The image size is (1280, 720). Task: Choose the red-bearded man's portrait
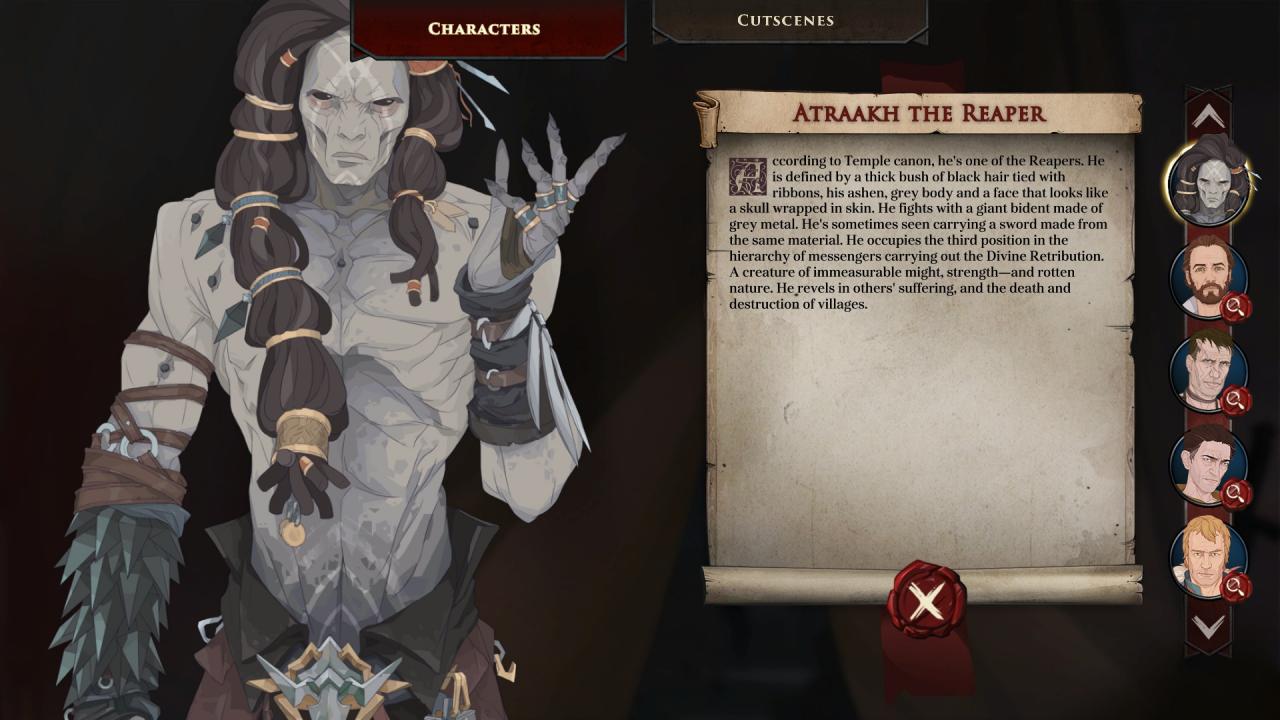[x=1208, y=277]
